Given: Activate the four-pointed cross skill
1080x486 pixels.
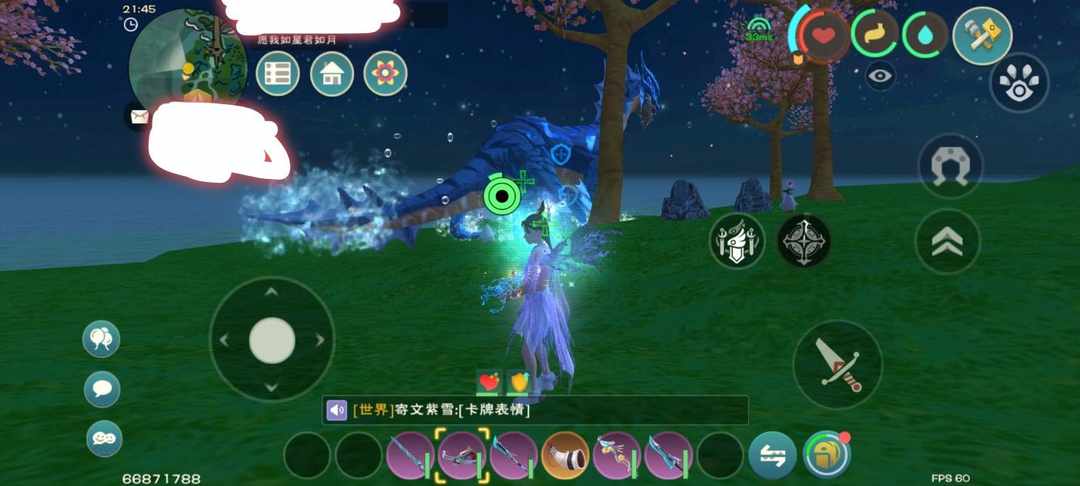Looking at the screenshot, I should pyautogui.click(x=803, y=241).
